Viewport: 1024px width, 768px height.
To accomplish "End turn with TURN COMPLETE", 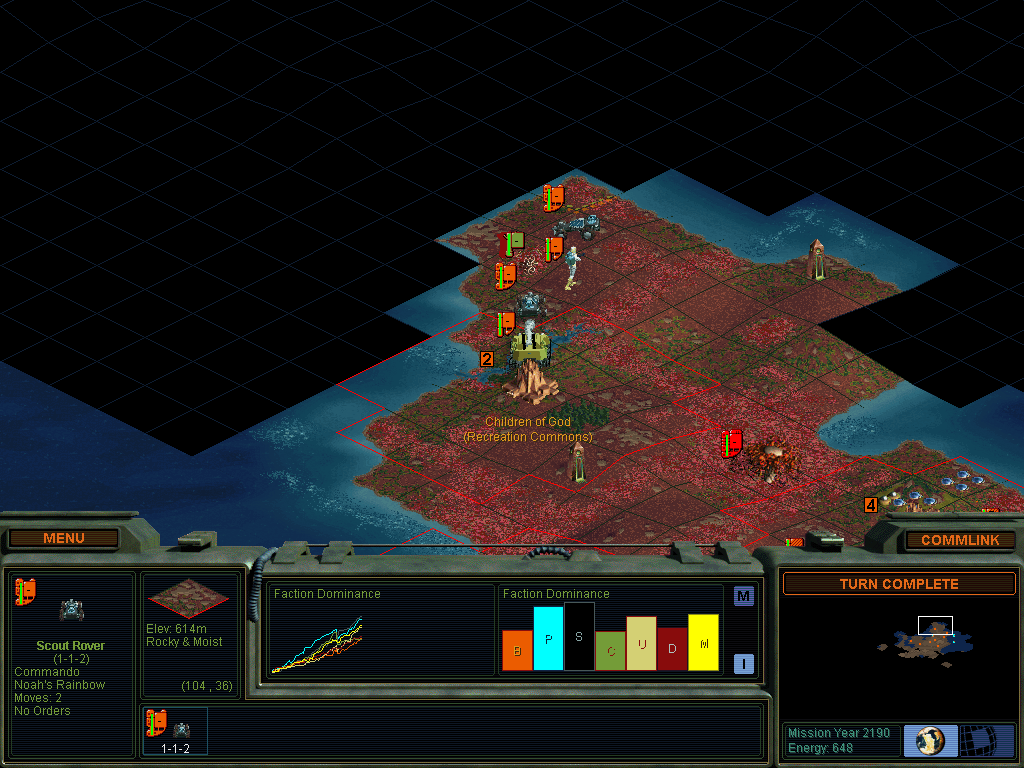I will coord(898,584).
